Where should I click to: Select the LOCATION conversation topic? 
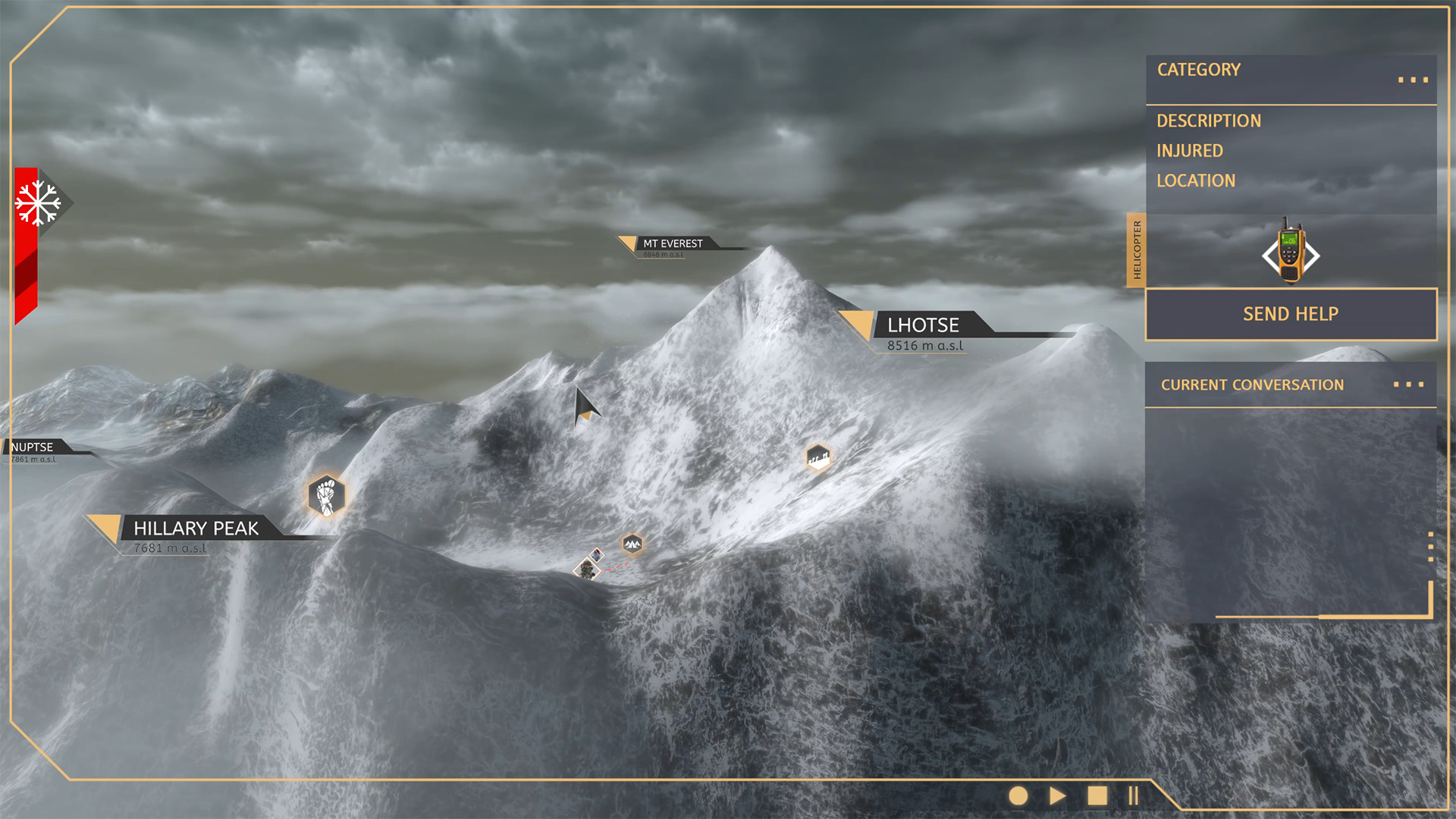pyautogui.click(x=1196, y=180)
